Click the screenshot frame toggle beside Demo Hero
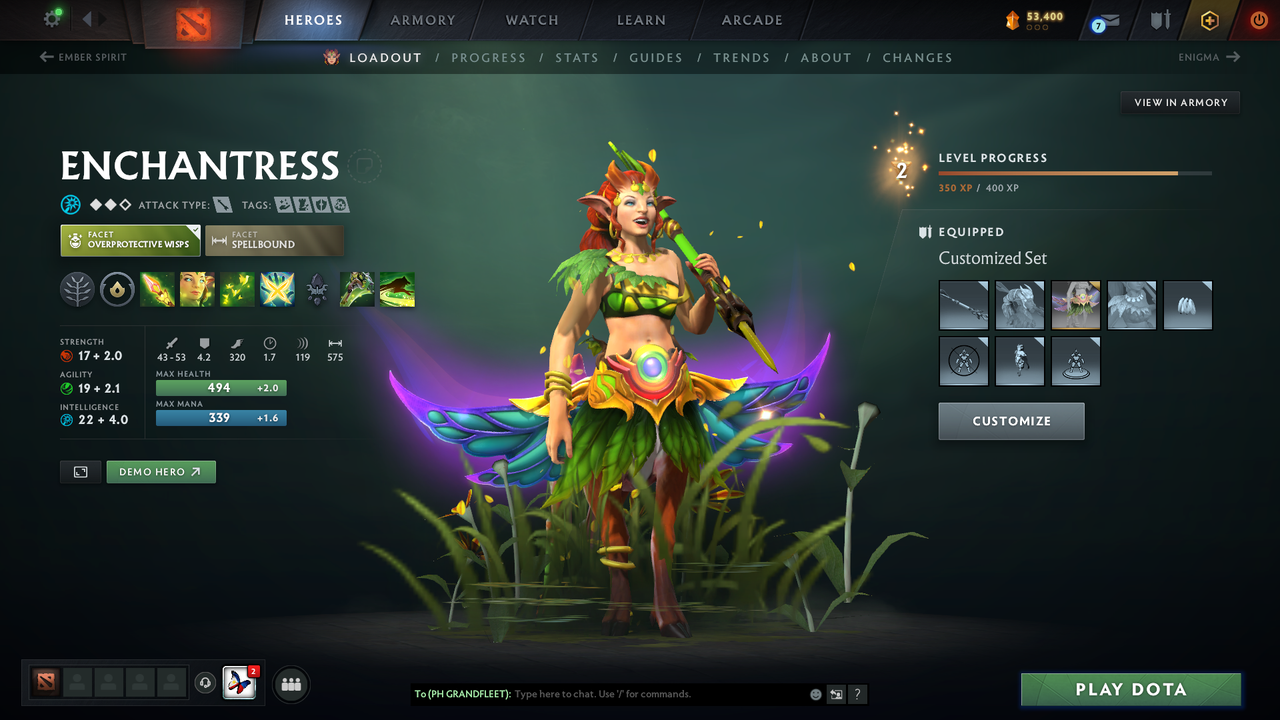1280x720 pixels. click(x=80, y=471)
